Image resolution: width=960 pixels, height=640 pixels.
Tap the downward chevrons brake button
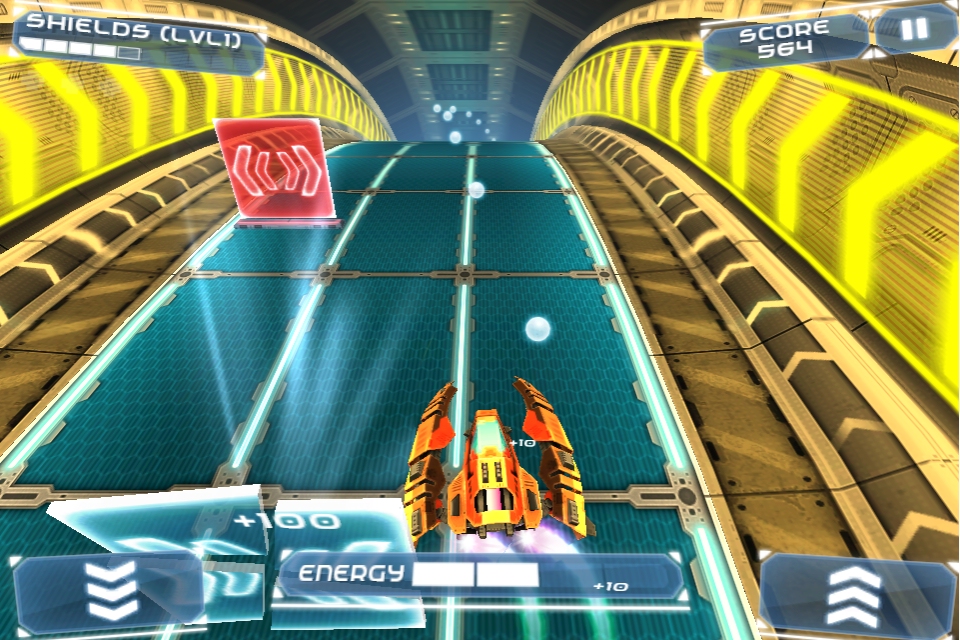[x=111, y=592]
